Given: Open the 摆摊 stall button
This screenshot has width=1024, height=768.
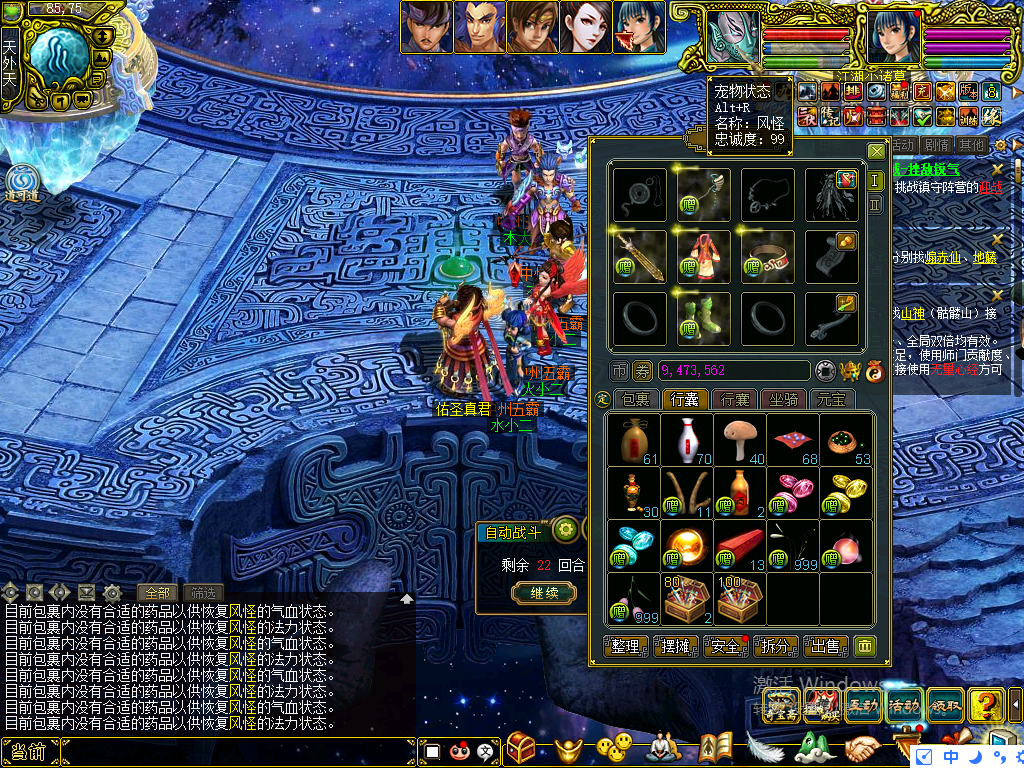Looking at the screenshot, I should tap(677, 646).
